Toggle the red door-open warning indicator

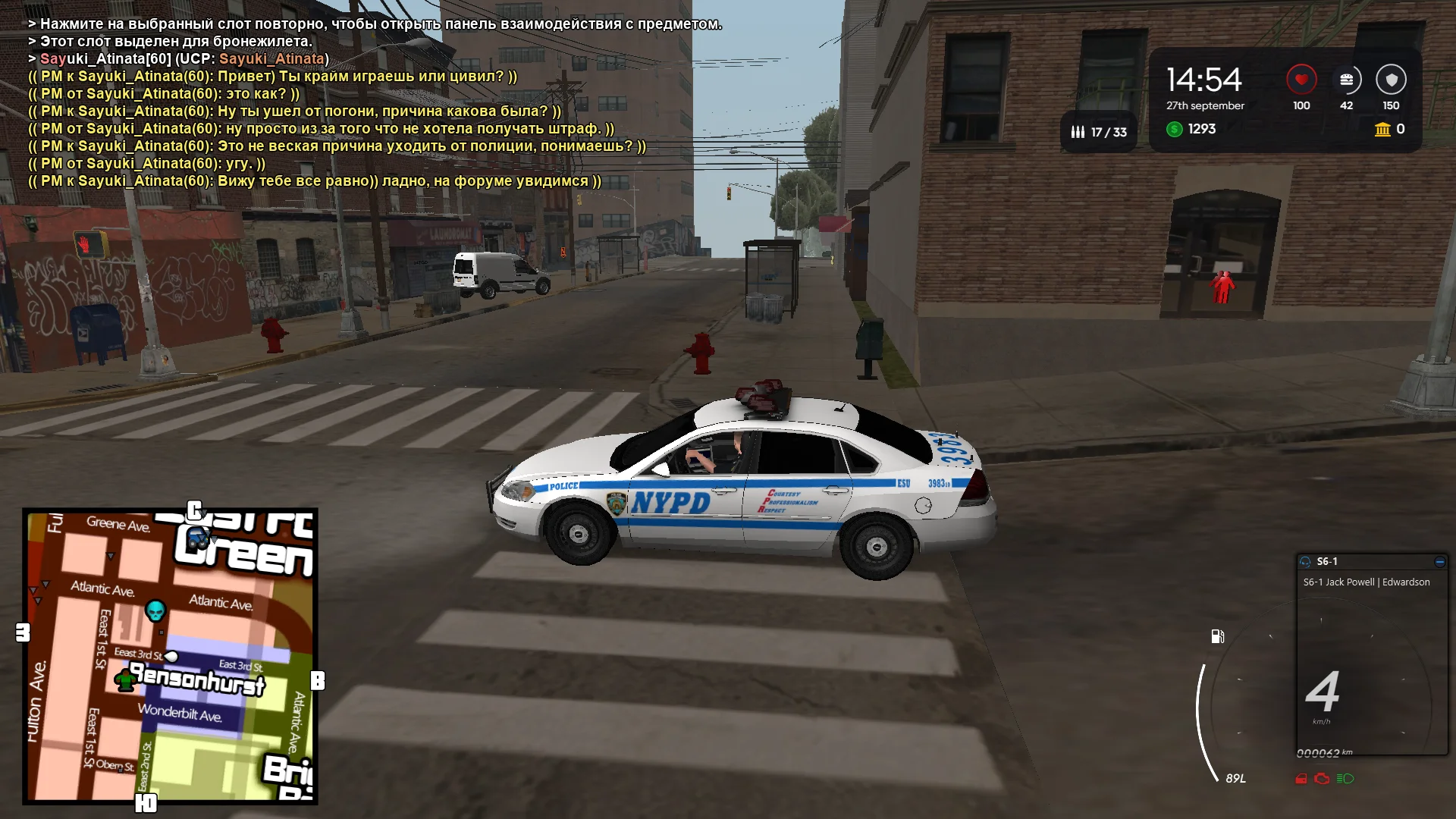point(1301,778)
